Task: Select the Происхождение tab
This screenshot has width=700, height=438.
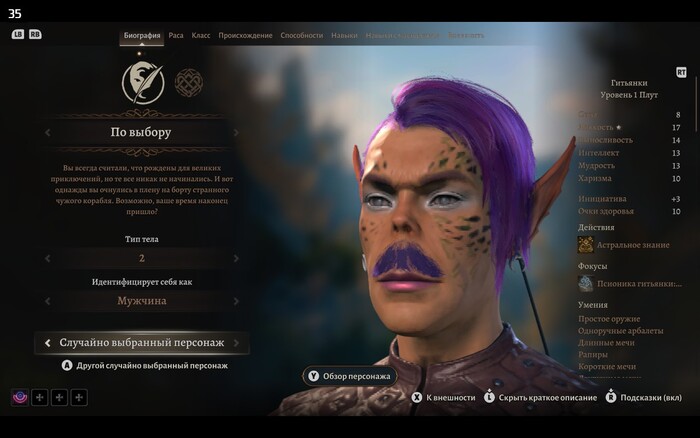Action: pyautogui.click(x=245, y=35)
